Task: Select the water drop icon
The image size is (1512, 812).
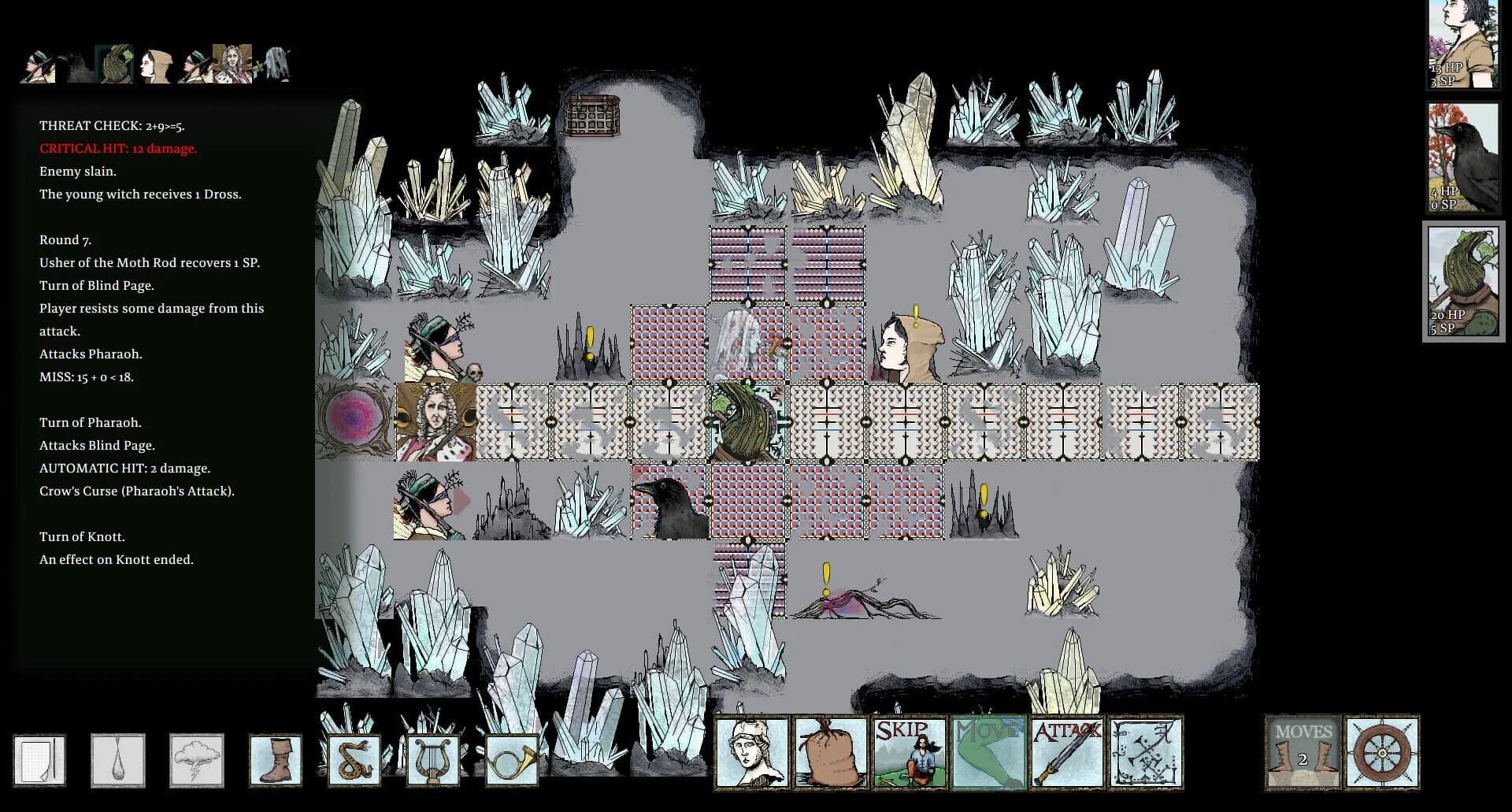Action: coord(118,758)
